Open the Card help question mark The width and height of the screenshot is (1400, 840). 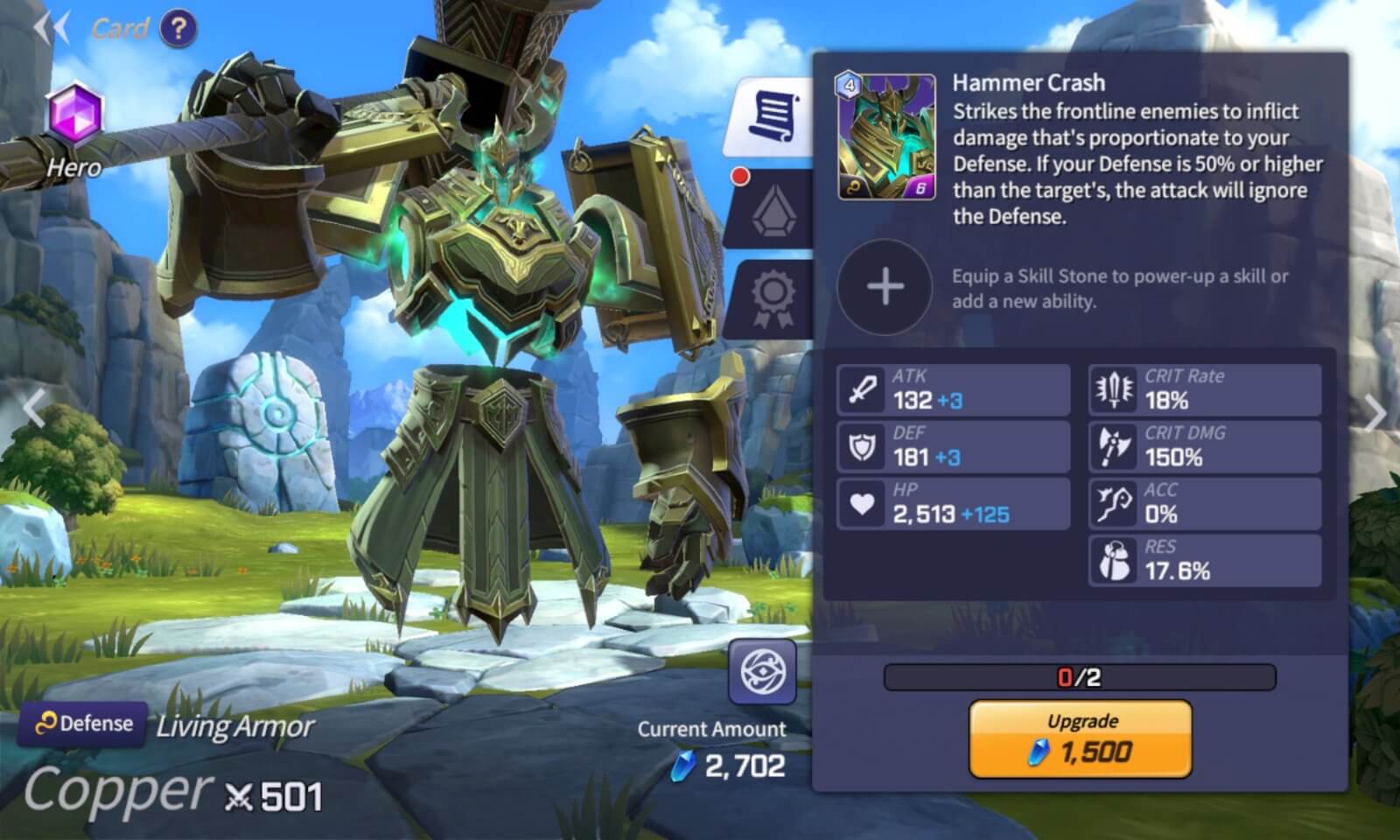(x=178, y=29)
